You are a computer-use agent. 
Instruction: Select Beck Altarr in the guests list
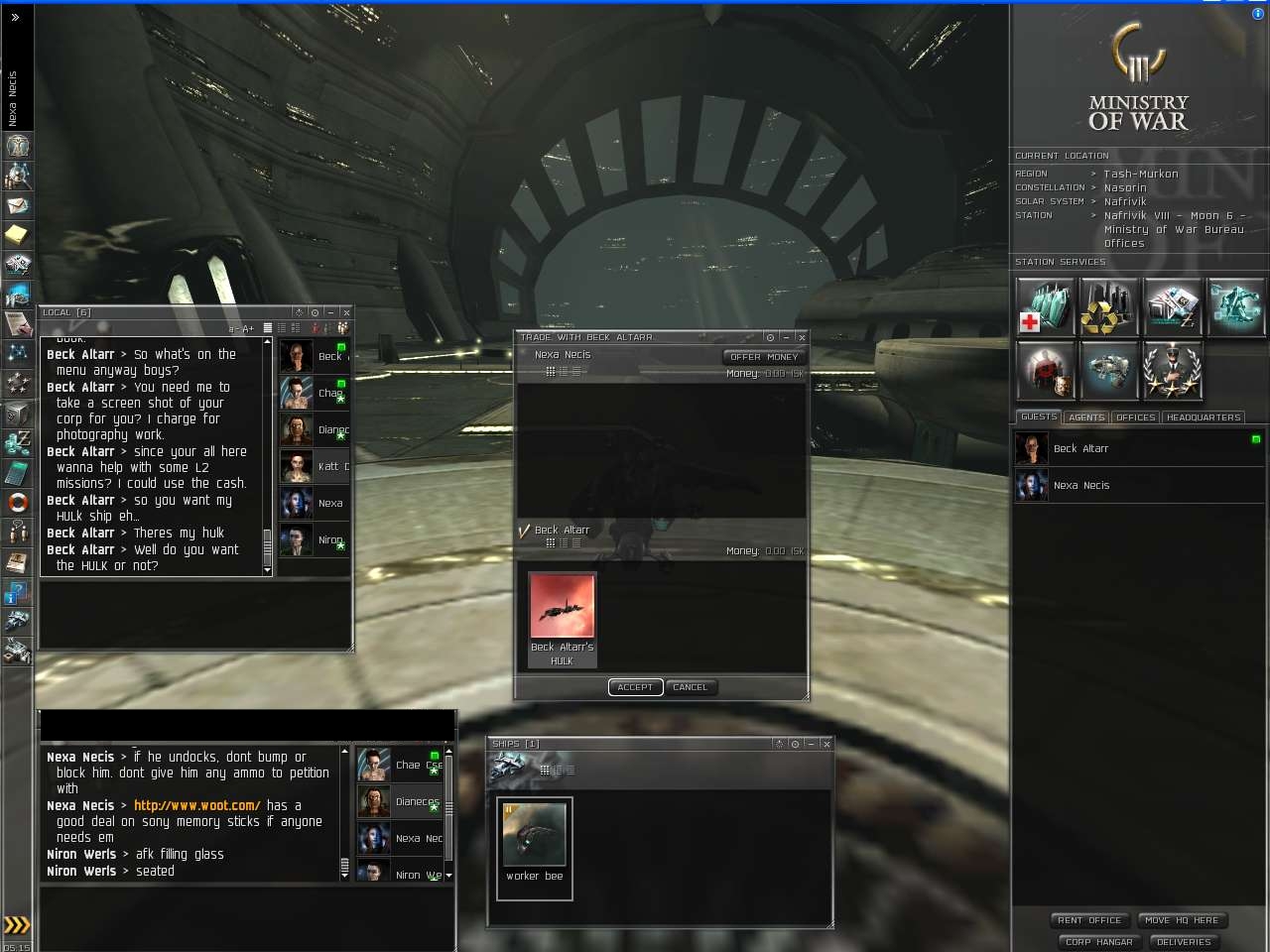[1080, 448]
